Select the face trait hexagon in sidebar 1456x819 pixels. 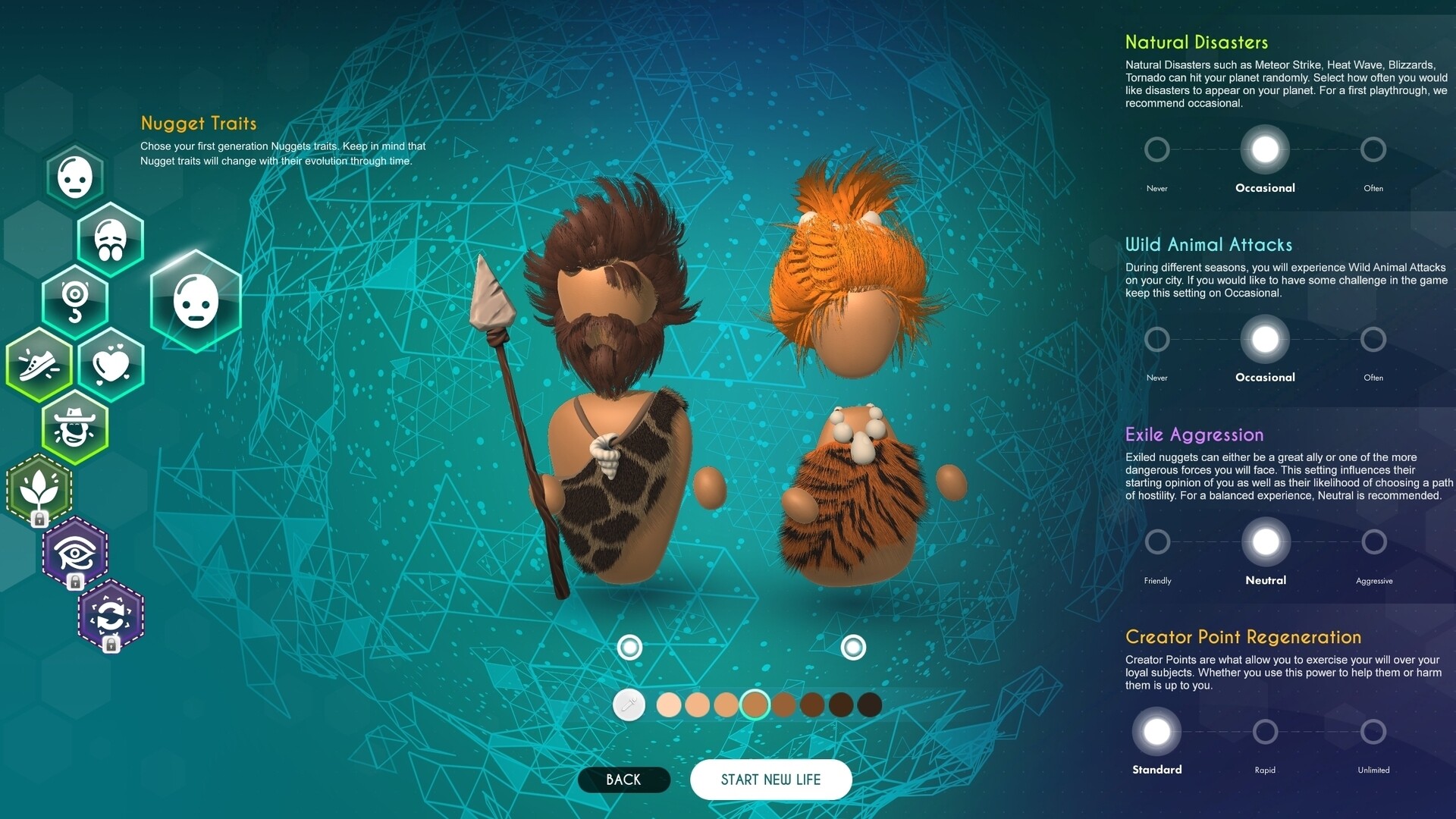click(75, 177)
